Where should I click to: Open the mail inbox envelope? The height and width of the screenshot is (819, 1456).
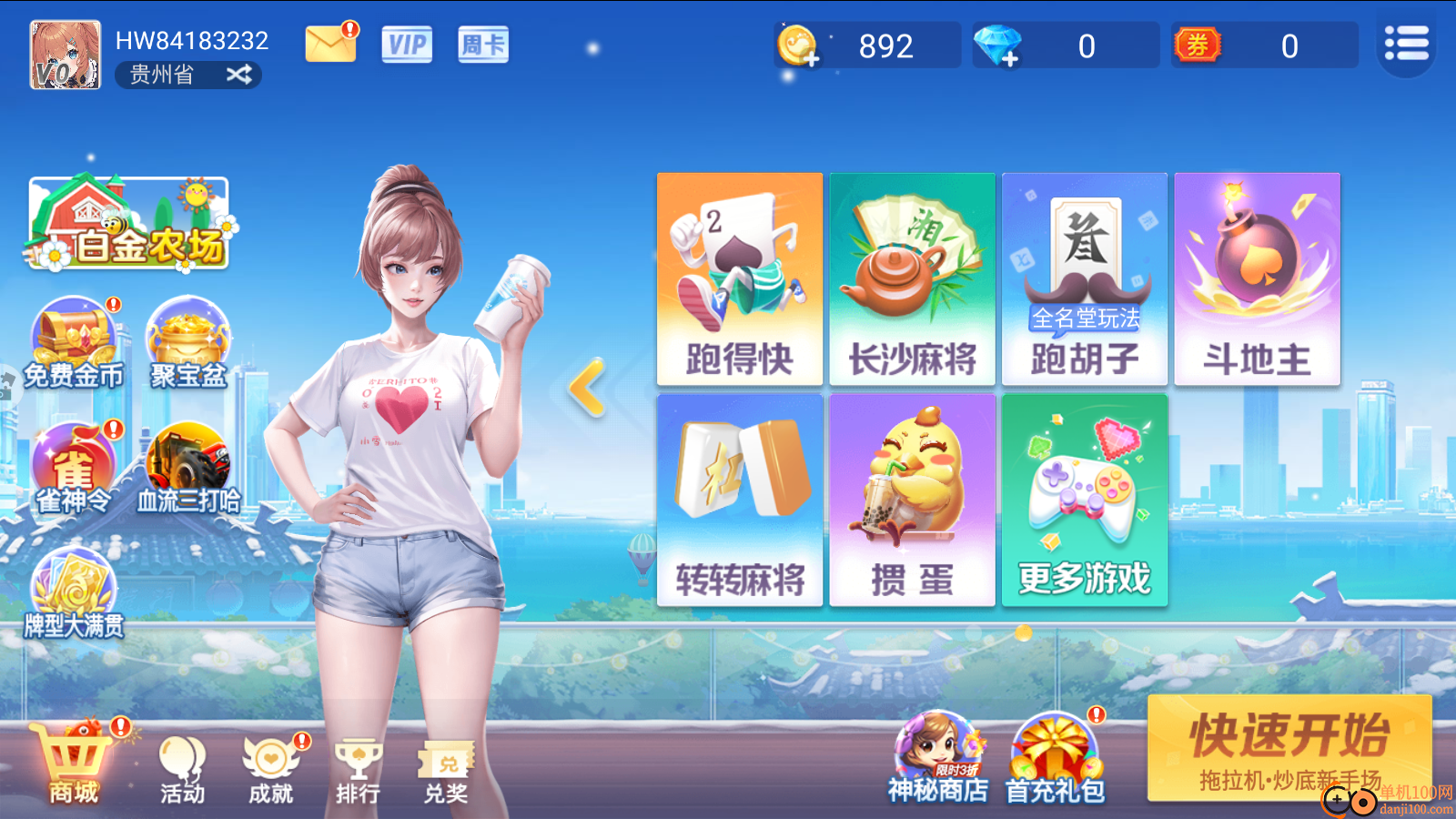pos(330,42)
